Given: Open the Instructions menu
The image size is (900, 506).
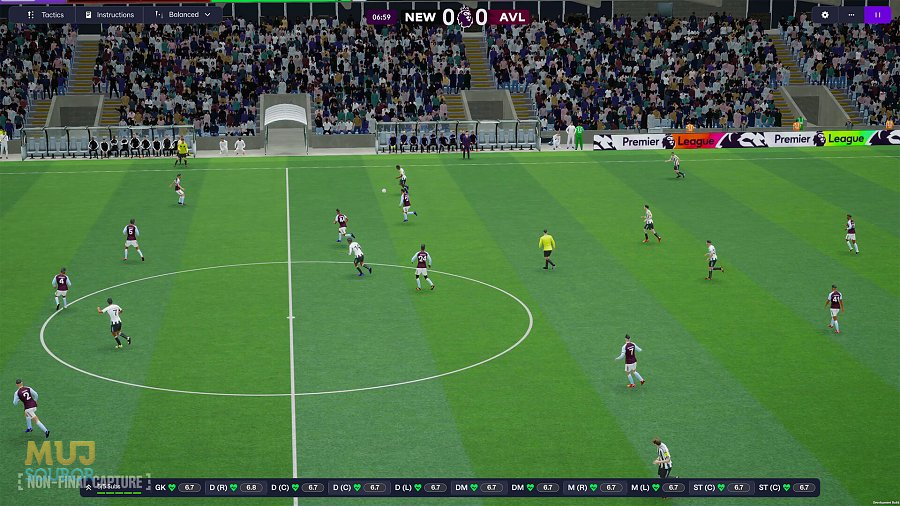Looking at the screenshot, I should coord(110,15).
